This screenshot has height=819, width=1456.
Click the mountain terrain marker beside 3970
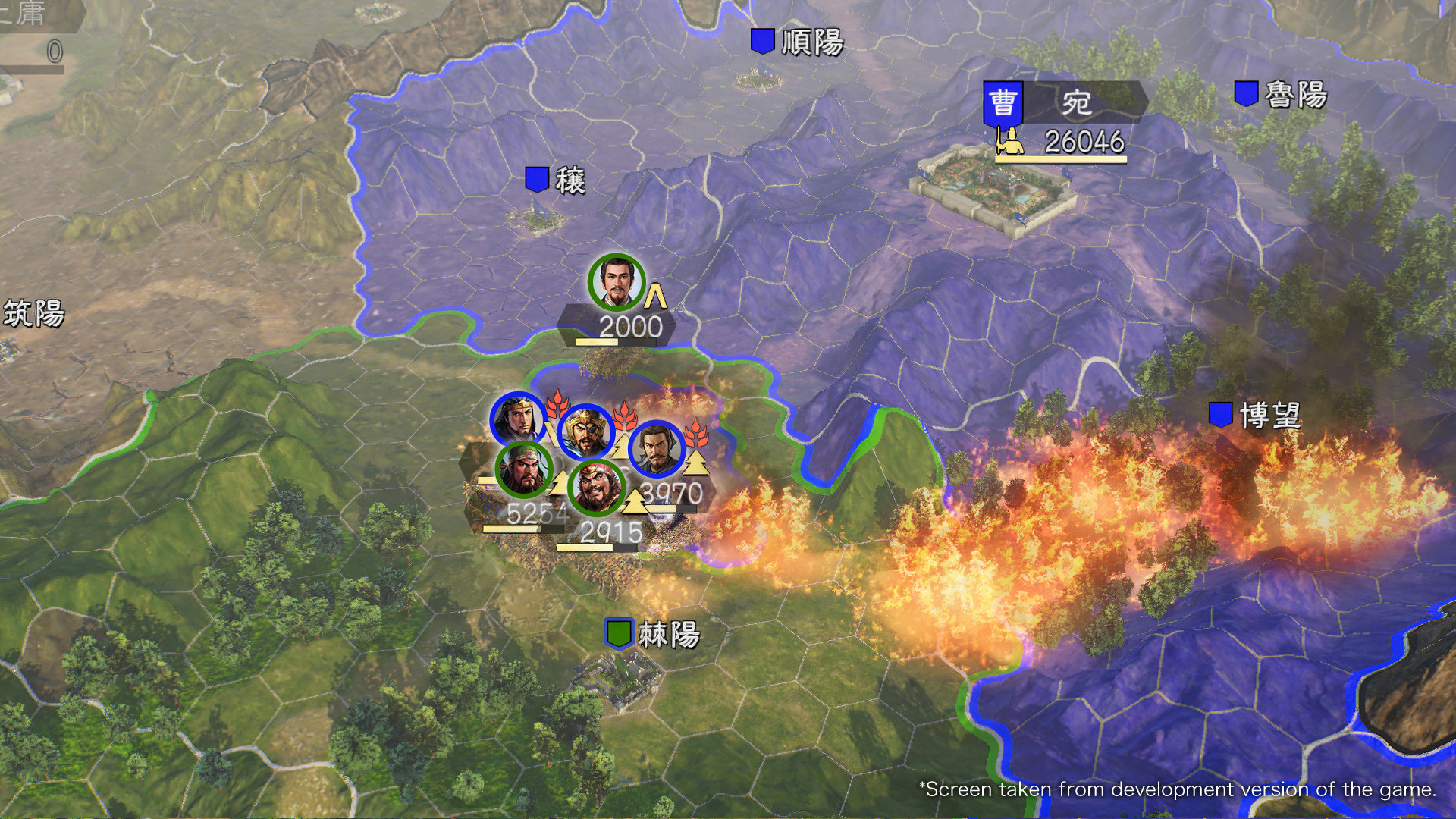coord(698,464)
